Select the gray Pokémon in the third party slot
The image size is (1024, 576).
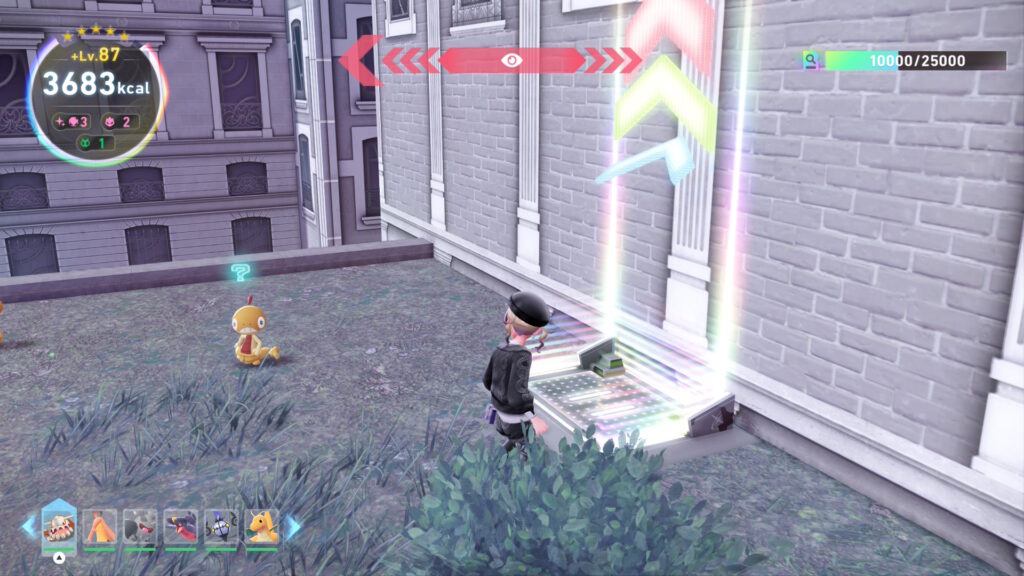[140, 526]
